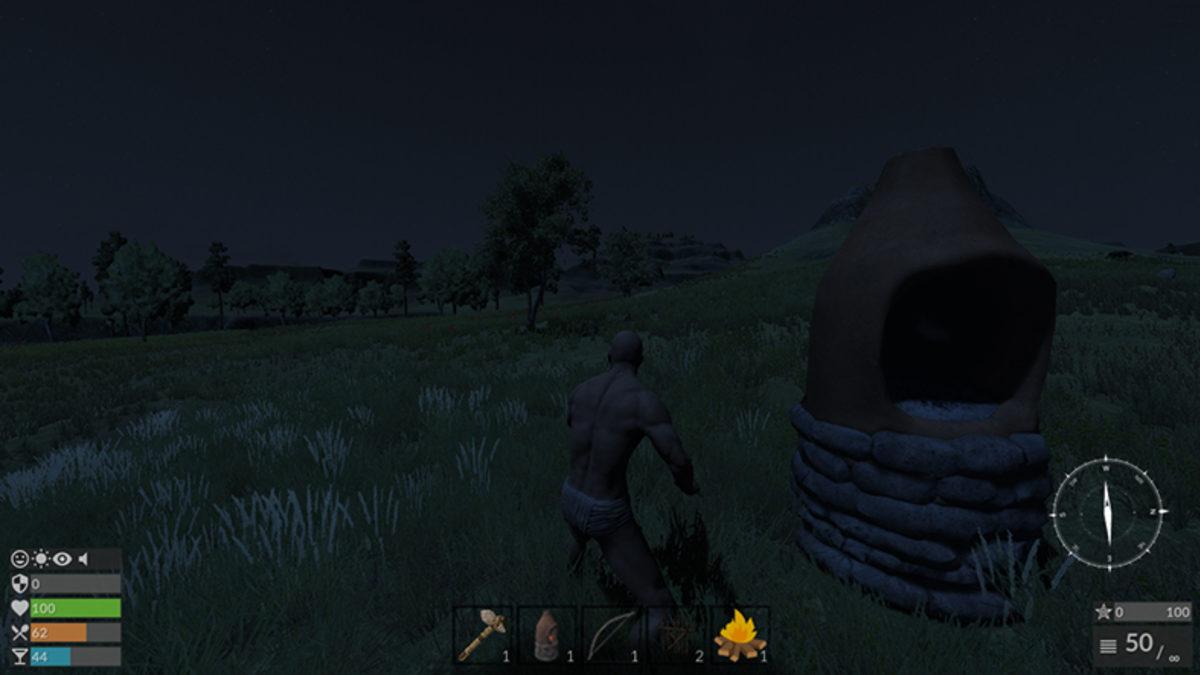Choose the campfire hotbar slot
1200x675 pixels.
pyautogui.click(x=739, y=635)
